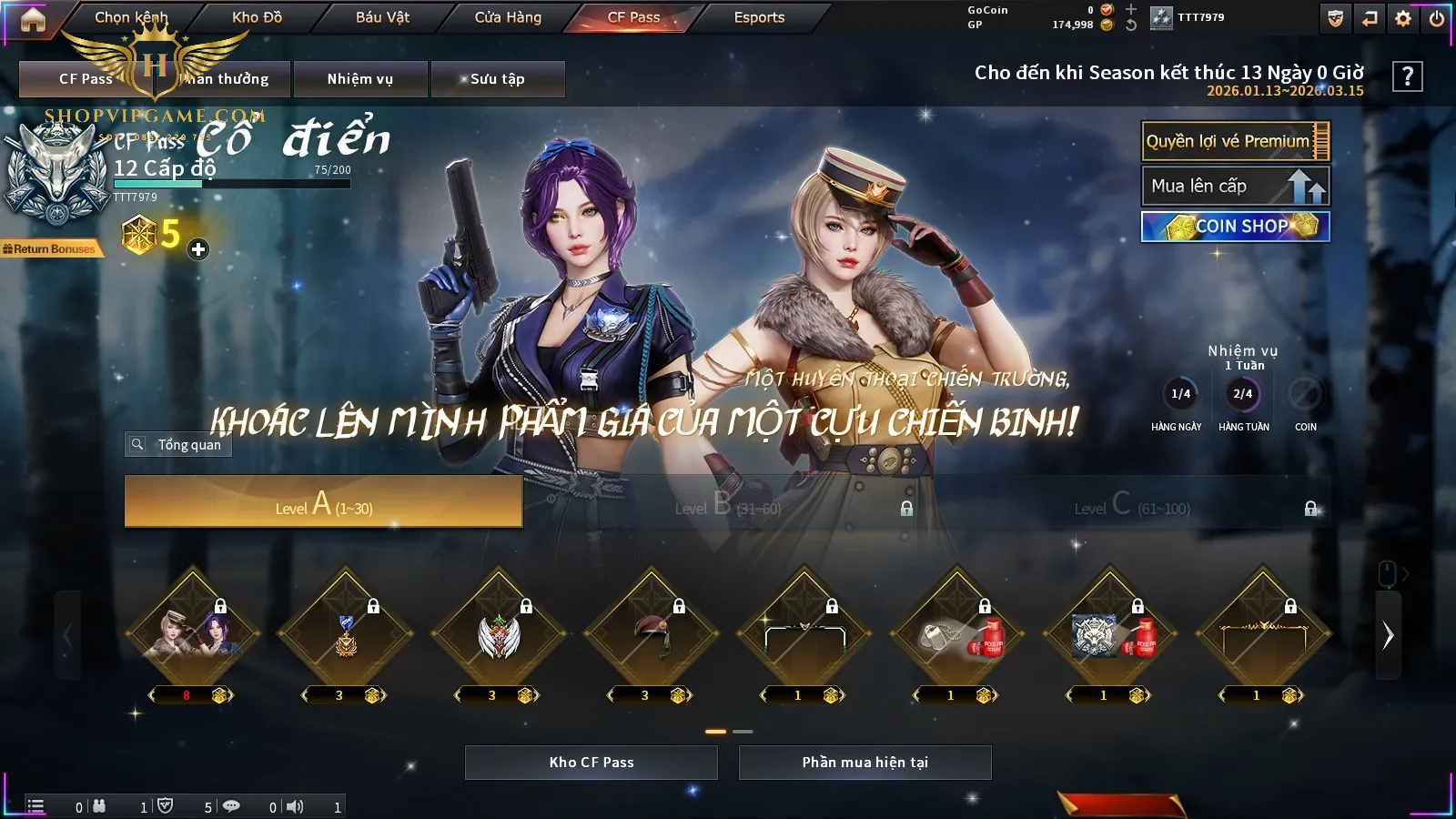Show next rewards with right arrow
The height and width of the screenshot is (819, 1456).
(1388, 635)
